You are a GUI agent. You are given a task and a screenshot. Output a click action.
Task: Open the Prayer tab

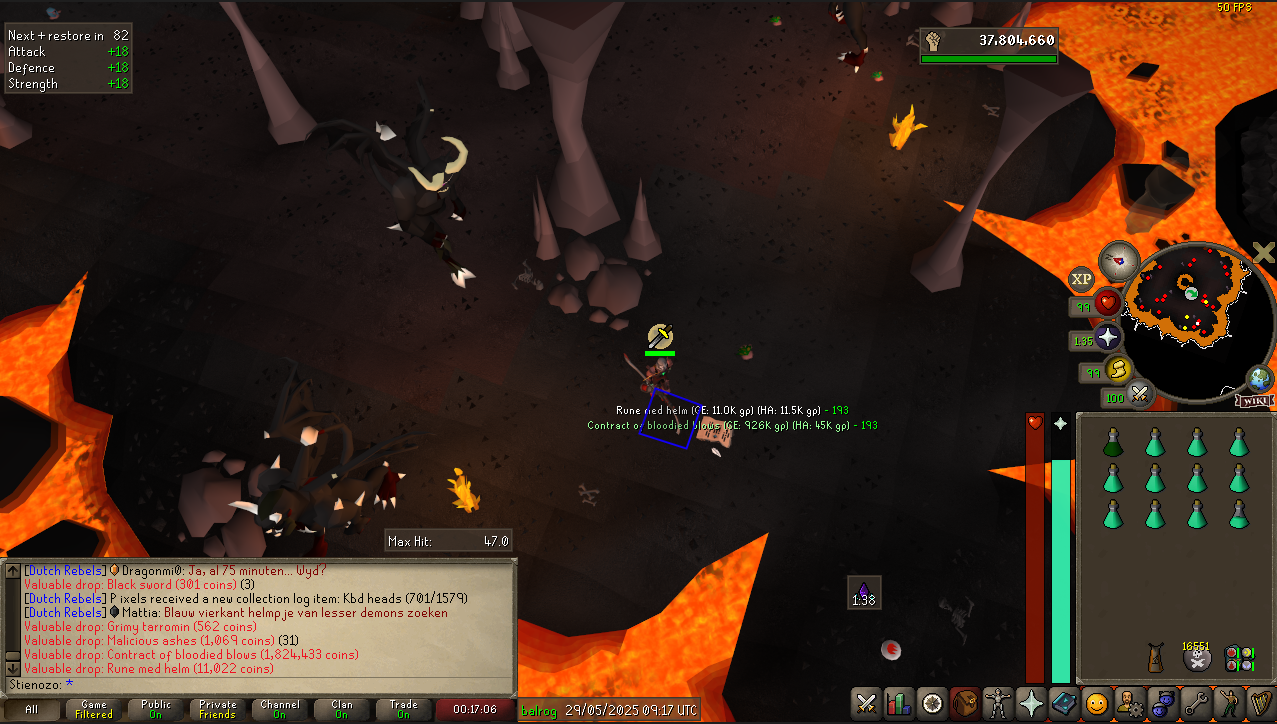pyautogui.click(x=1030, y=703)
